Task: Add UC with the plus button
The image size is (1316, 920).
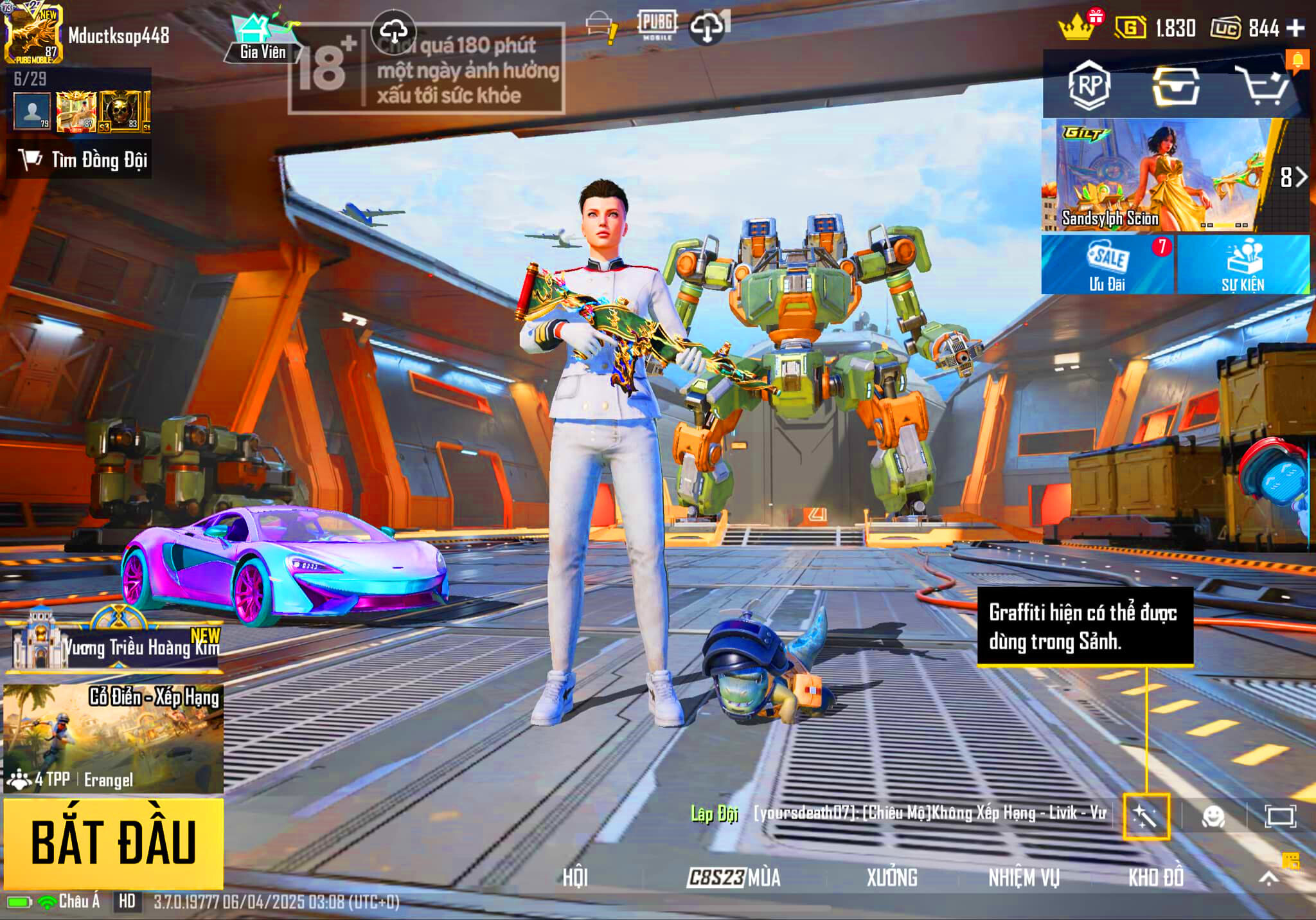Action: coord(1295,28)
